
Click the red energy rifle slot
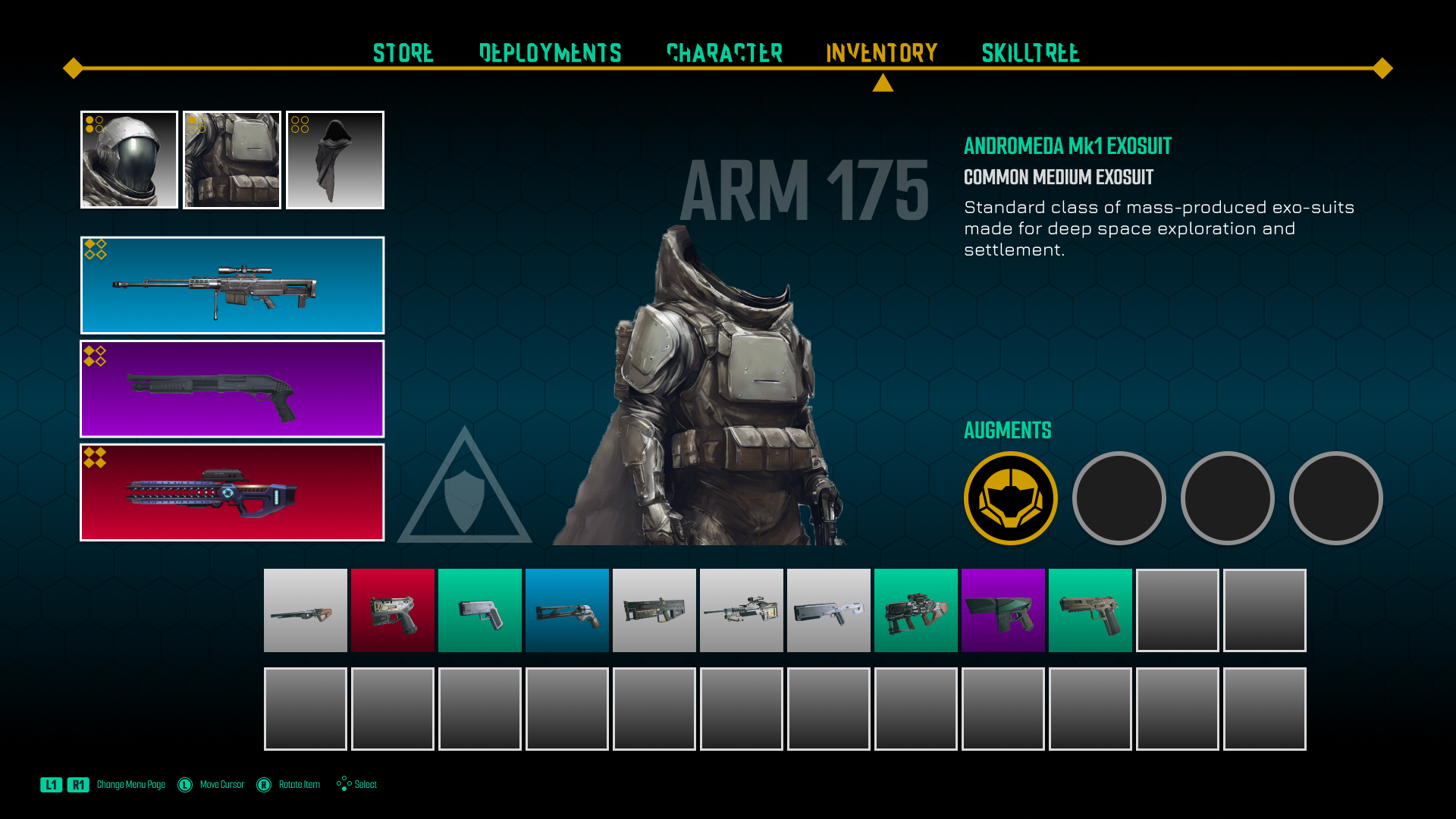coord(231,492)
